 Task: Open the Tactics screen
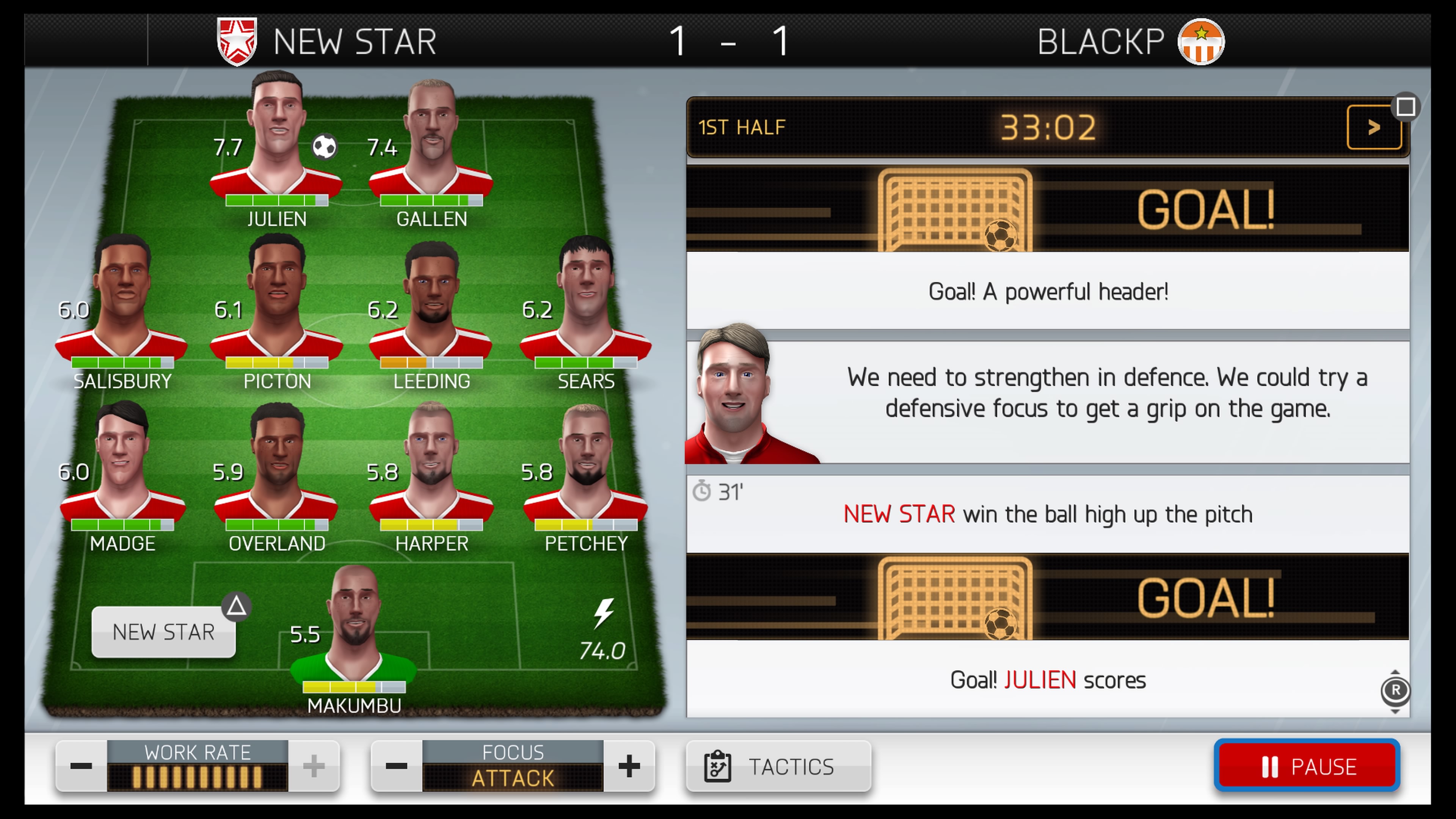click(778, 766)
